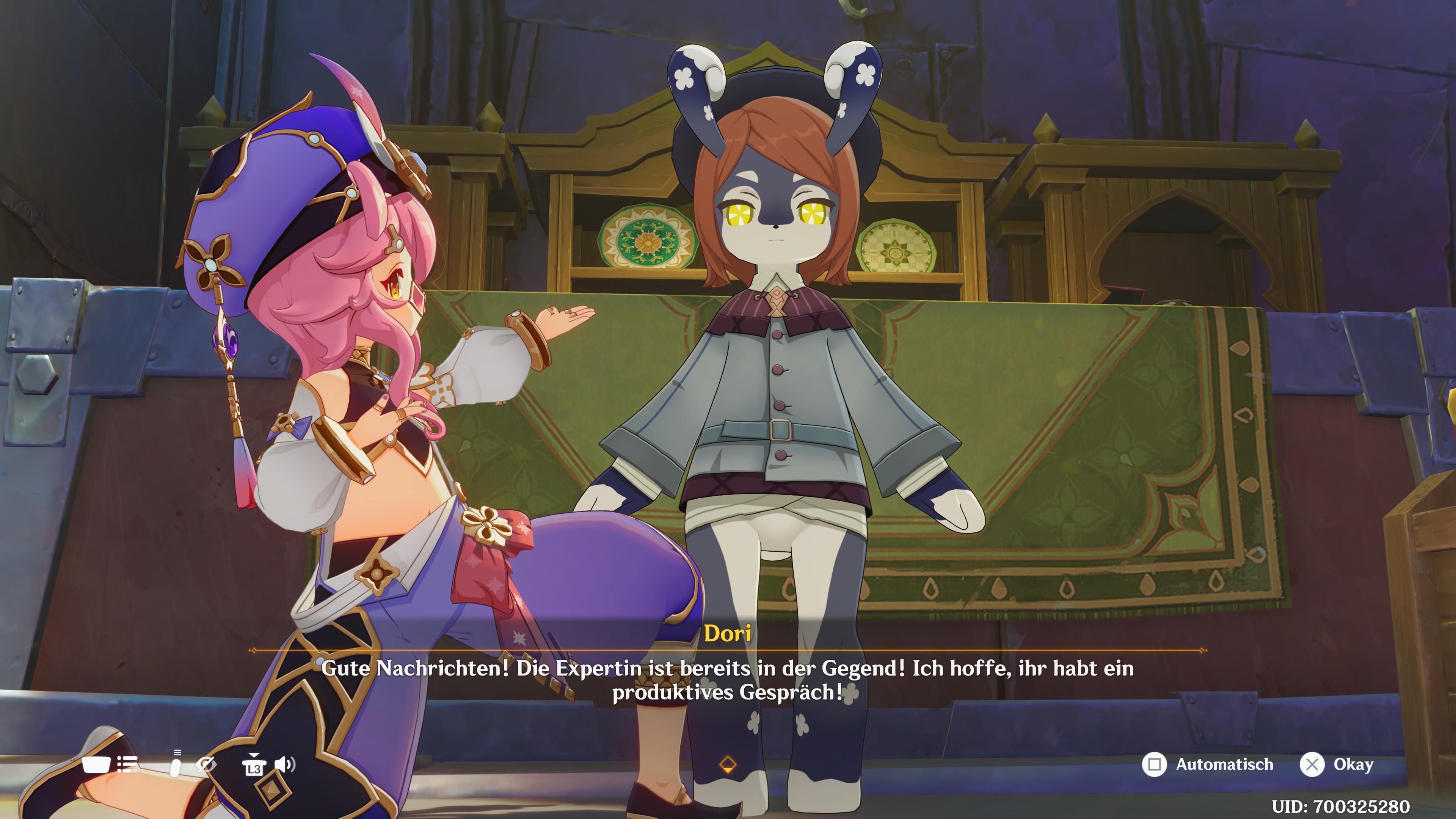The width and height of the screenshot is (1456, 819).
Task: Open the dialogue history list icon
Action: tap(127, 765)
